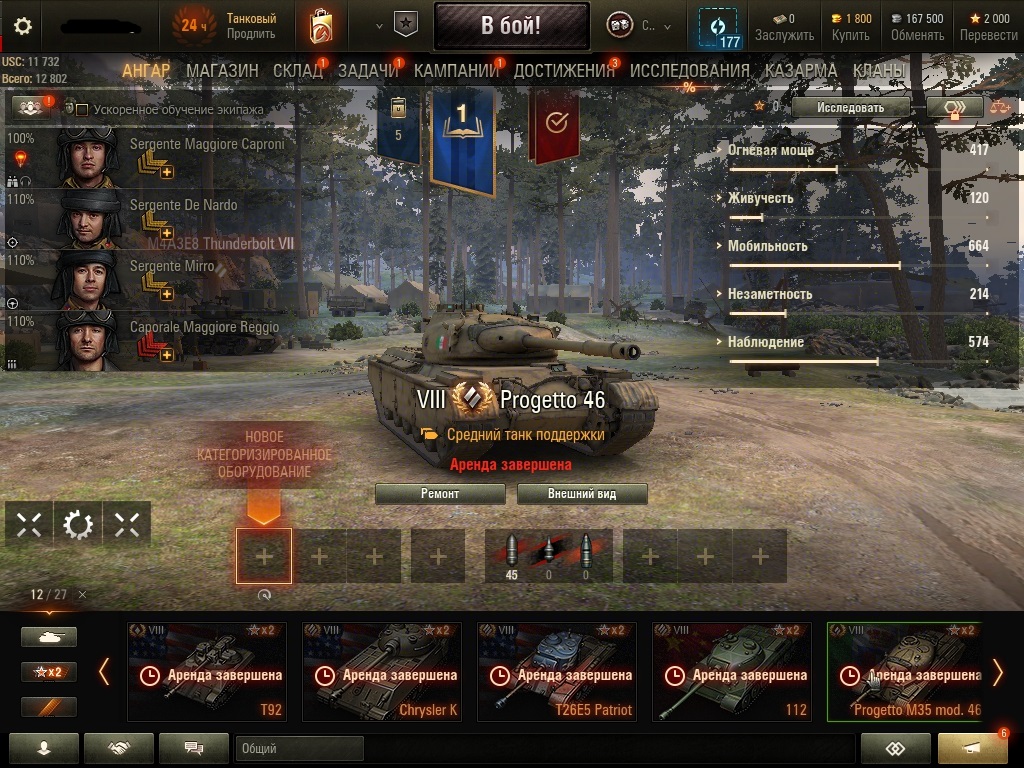This screenshot has width=1024, height=768.
Task: Go to the ЗАДАЧИ tab
Action: click(x=368, y=71)
